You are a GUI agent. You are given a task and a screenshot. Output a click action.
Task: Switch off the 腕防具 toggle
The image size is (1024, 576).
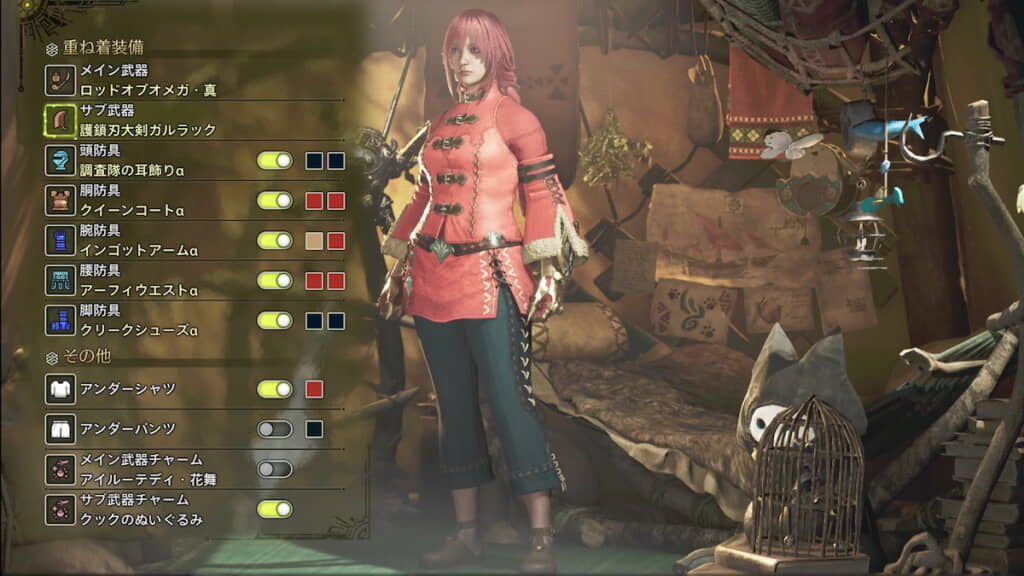pos(274,240)
